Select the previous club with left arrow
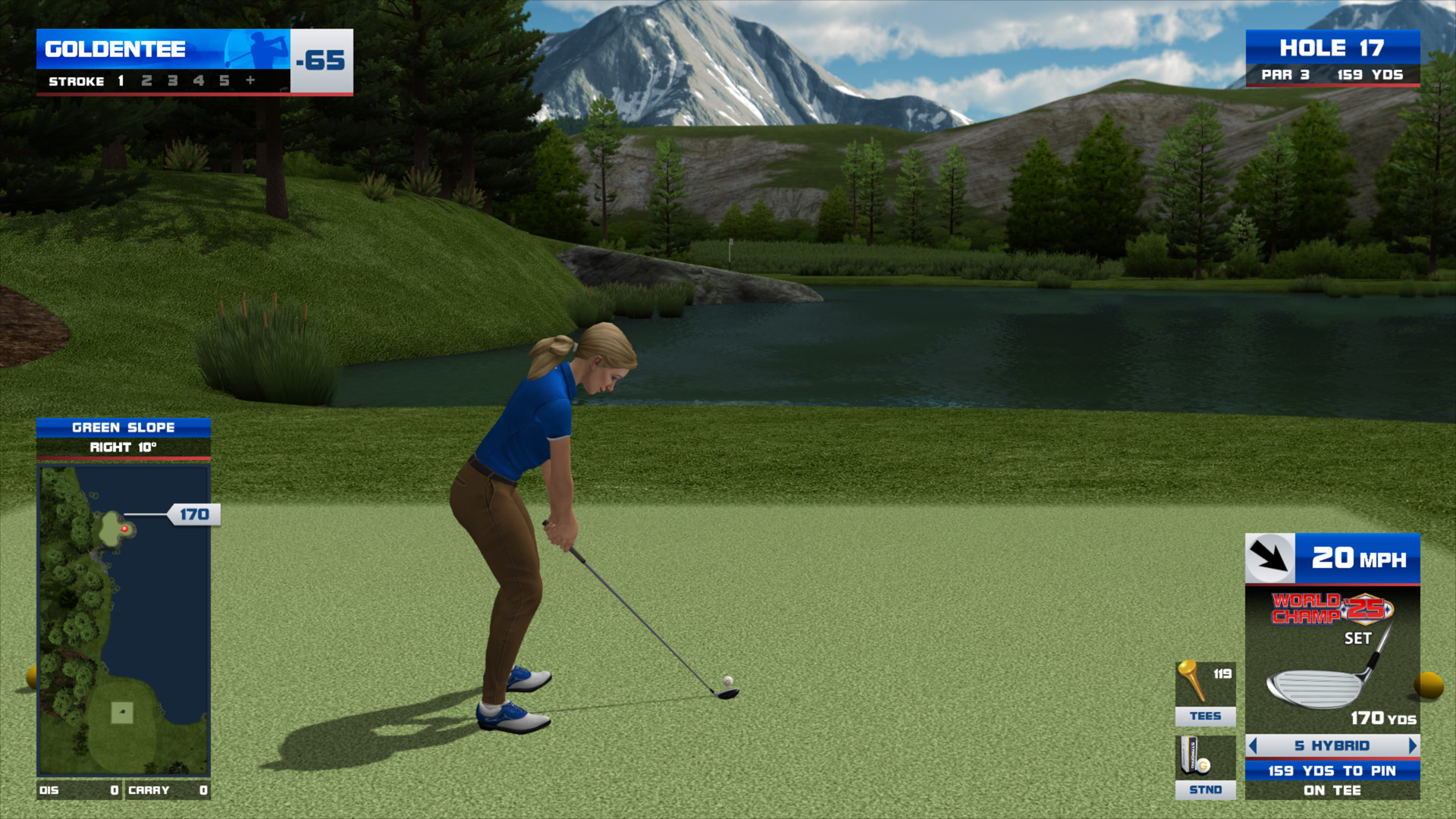1456x819 pixels. point(1253,746)
